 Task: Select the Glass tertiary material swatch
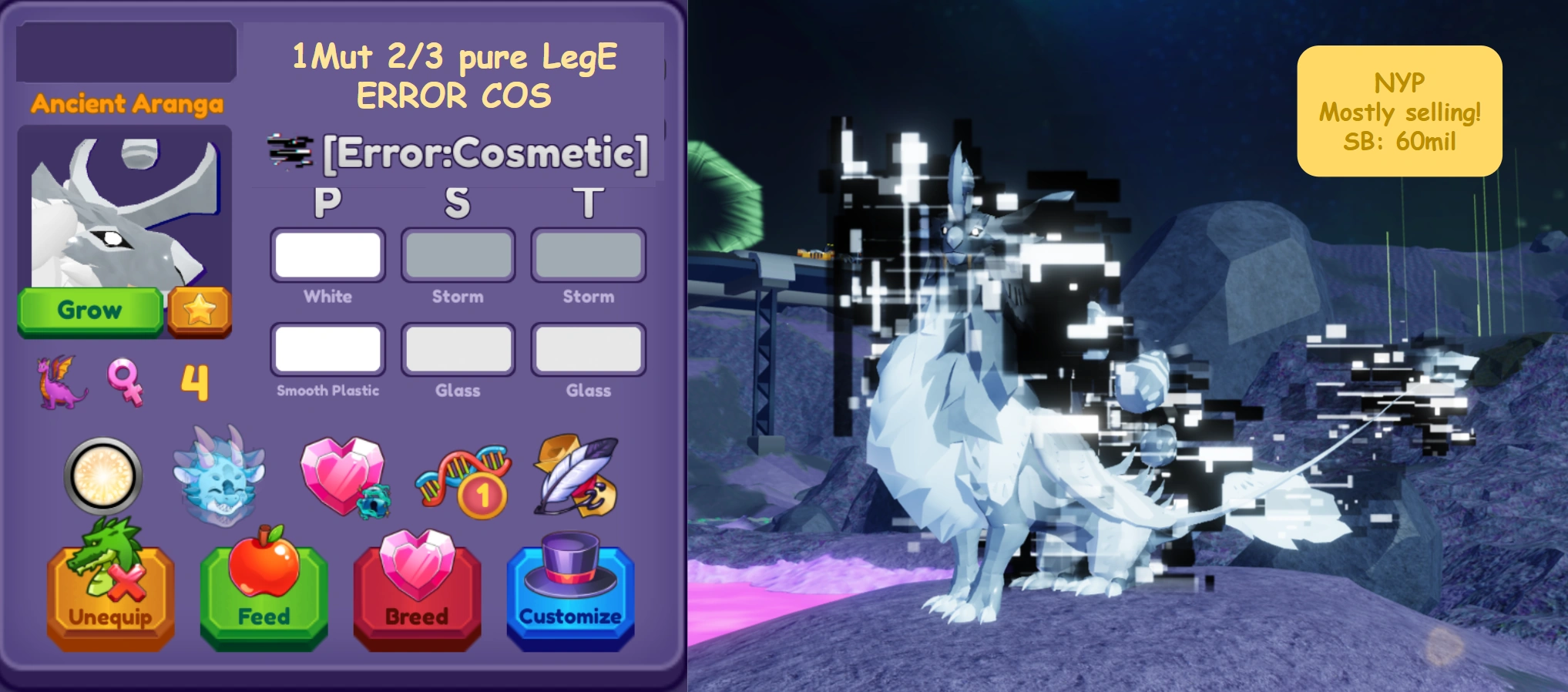588,349
